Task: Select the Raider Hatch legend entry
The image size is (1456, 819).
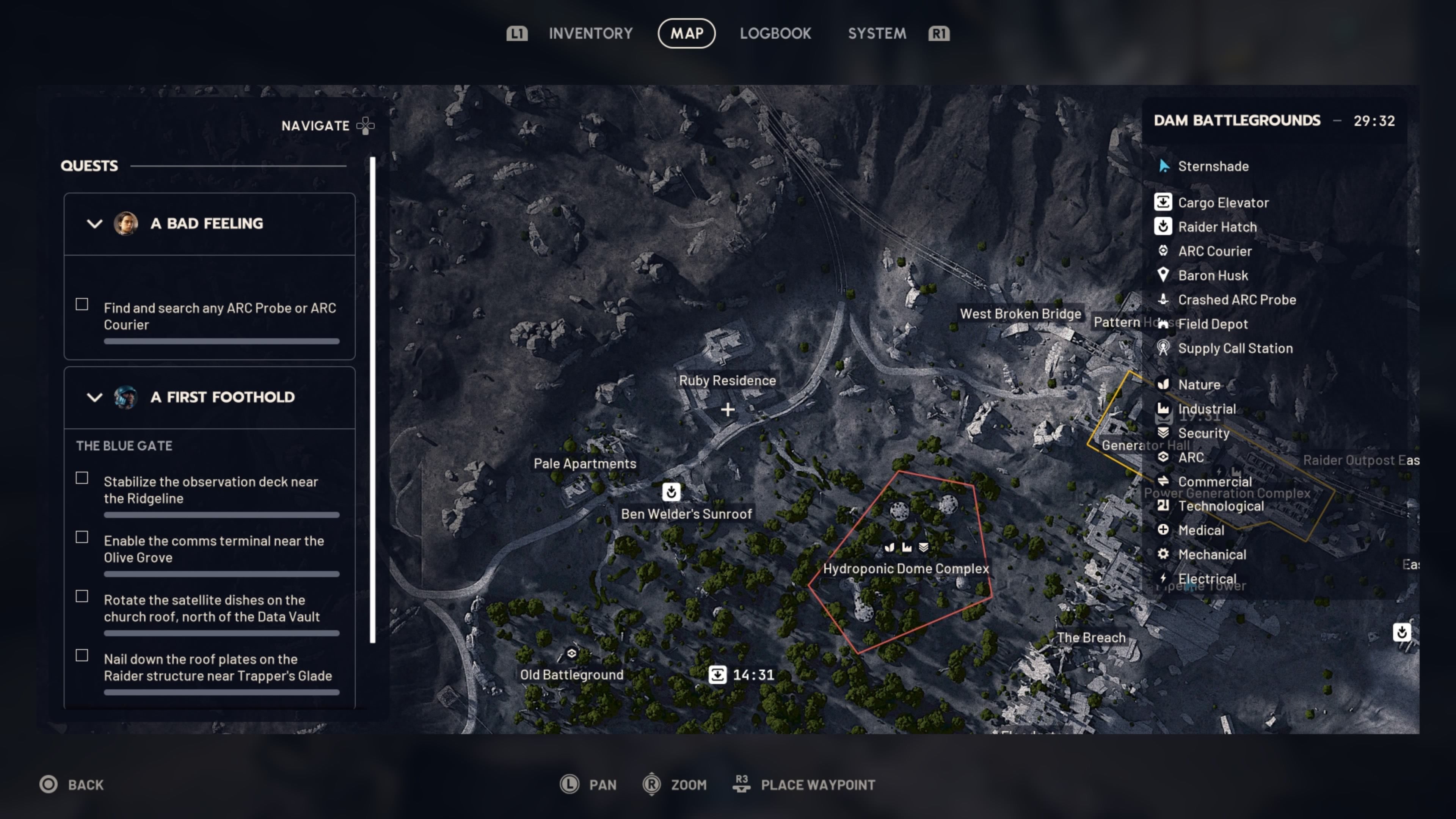Action: click(1217, 227)
